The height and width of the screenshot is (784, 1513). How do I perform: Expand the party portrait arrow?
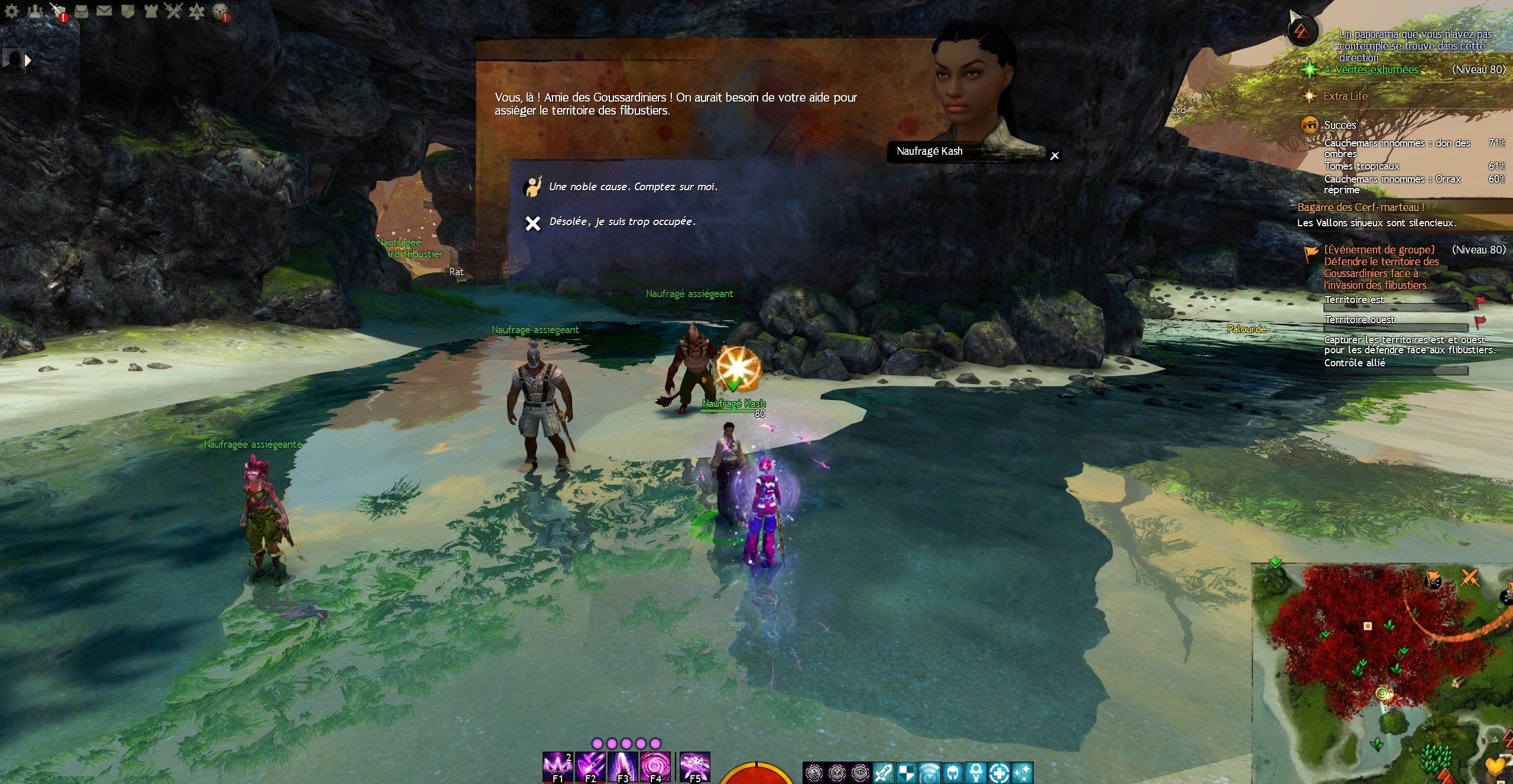click(x=27, y=60)
